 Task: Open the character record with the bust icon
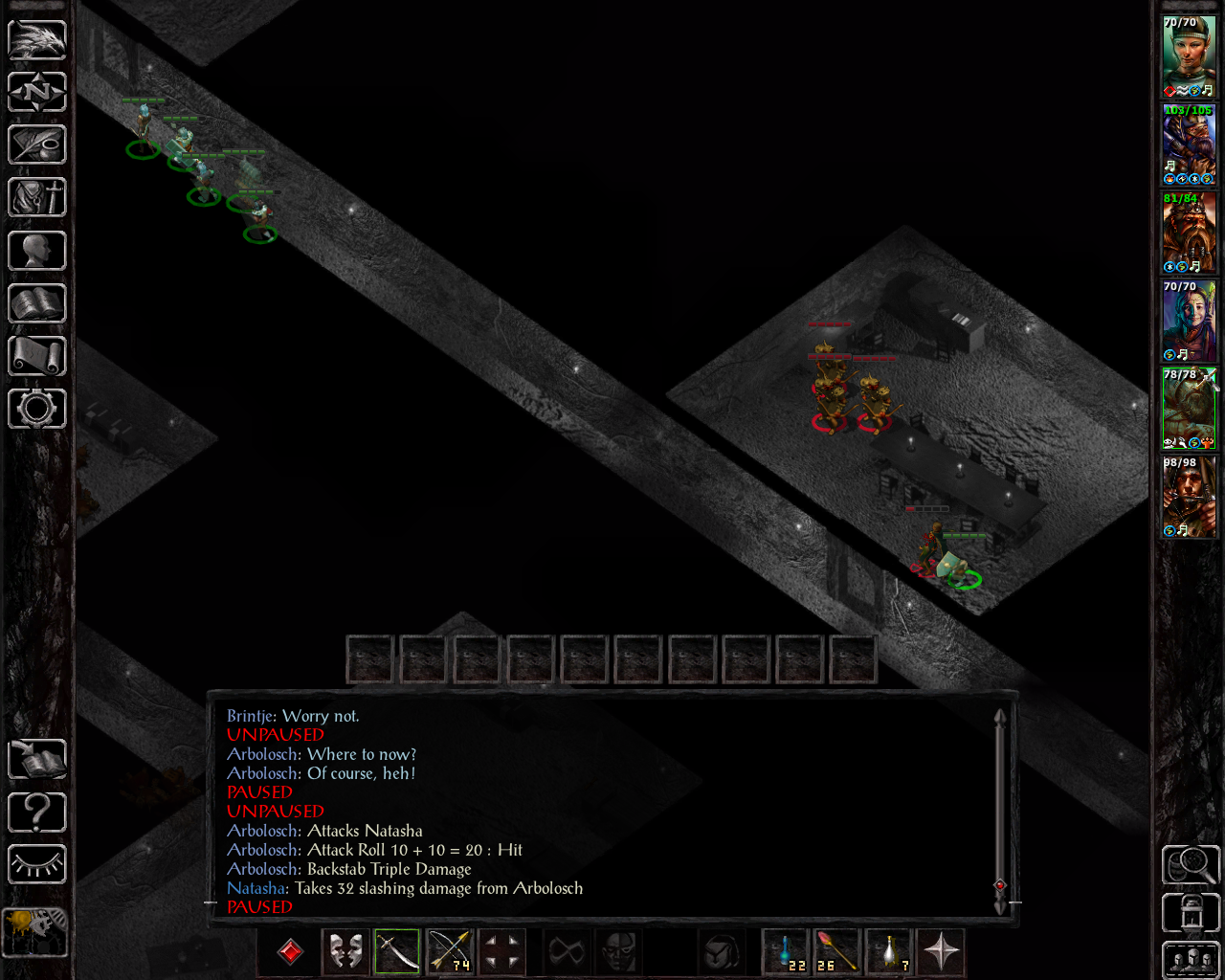(37, 251)
